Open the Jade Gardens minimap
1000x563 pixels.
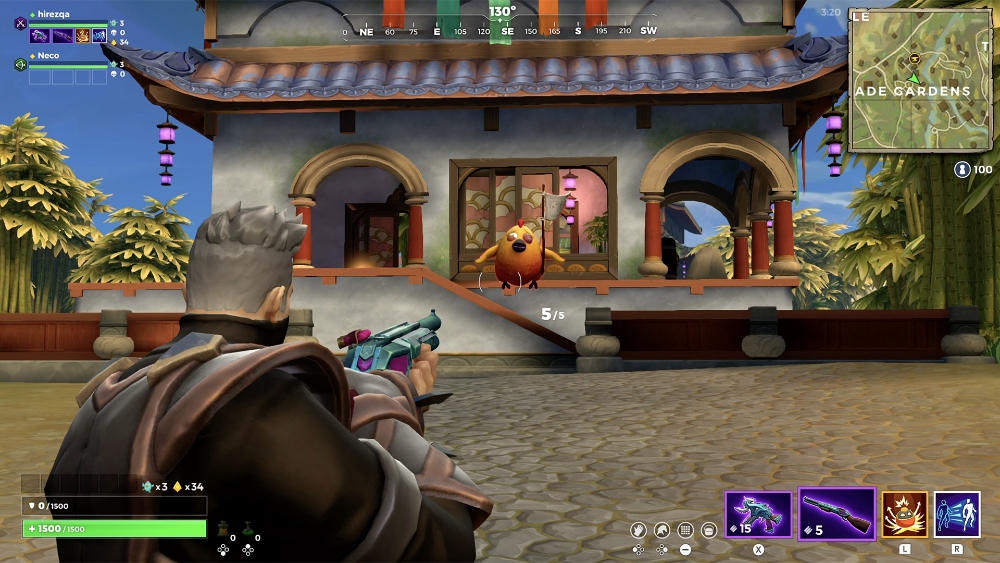coord(920,79)
